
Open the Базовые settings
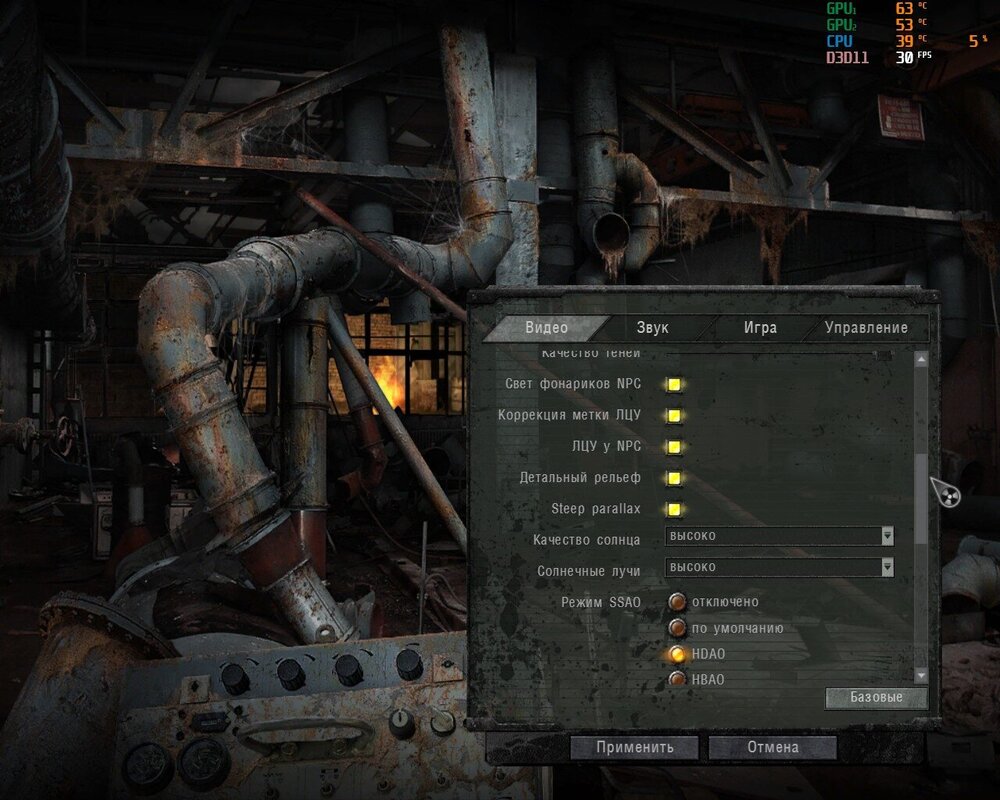click(876, 697)
